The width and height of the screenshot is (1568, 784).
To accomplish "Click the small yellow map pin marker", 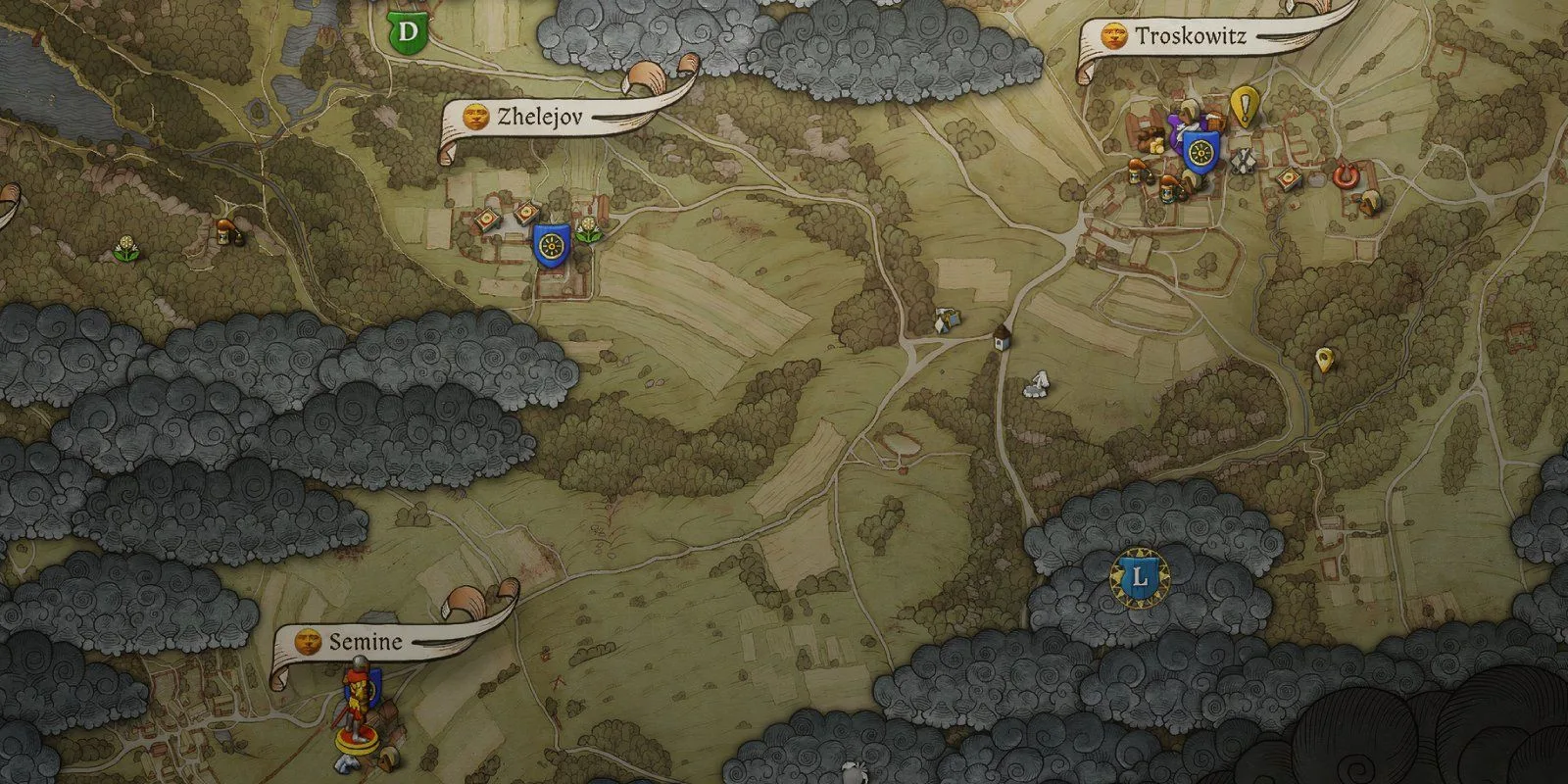I will pos(1324,360).
